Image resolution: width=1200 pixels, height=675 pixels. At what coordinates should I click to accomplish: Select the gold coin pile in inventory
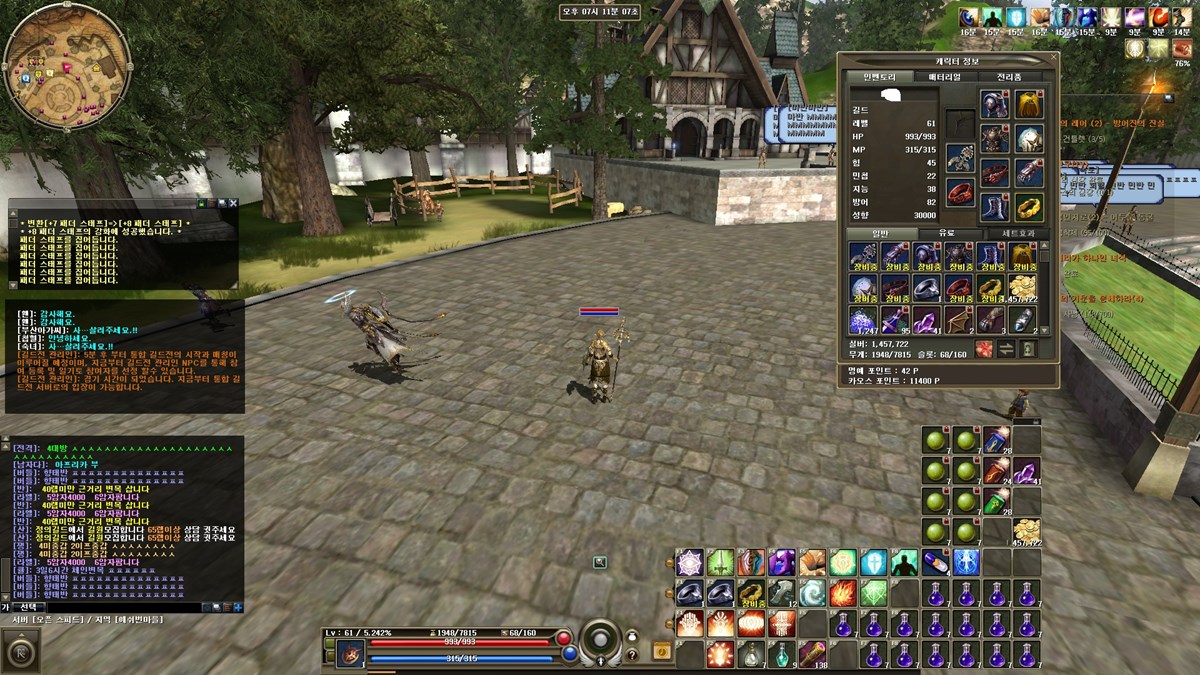point(1022,288)
